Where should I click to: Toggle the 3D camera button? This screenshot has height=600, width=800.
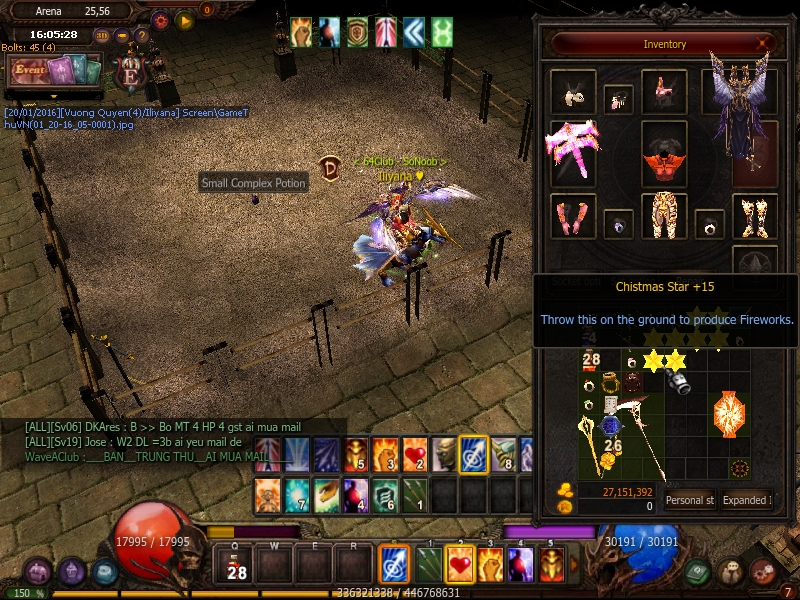click(x=102, y=35)
